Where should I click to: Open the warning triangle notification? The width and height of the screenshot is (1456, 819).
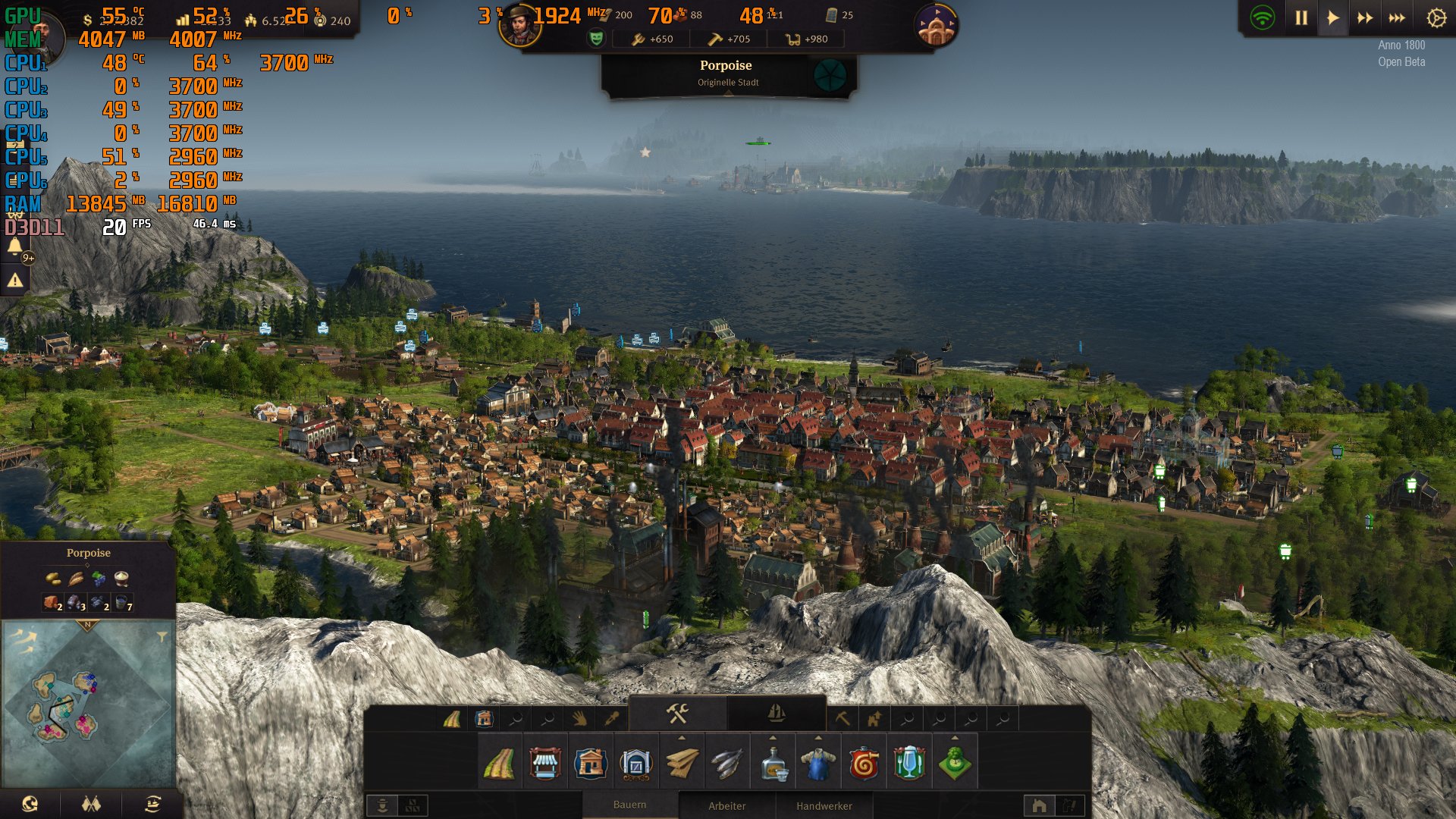tap(15, 281)
